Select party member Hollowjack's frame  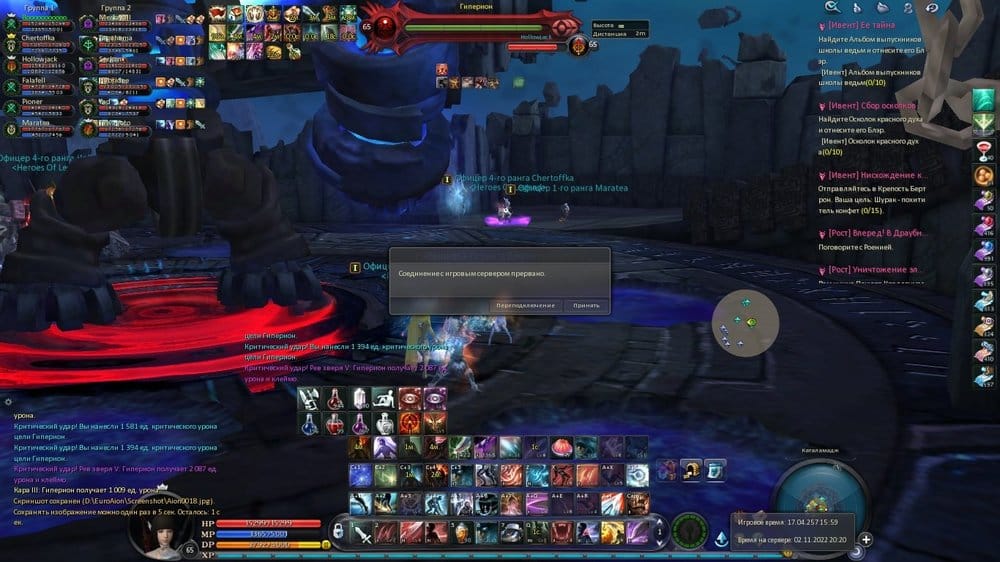click(x=42, y=60)
